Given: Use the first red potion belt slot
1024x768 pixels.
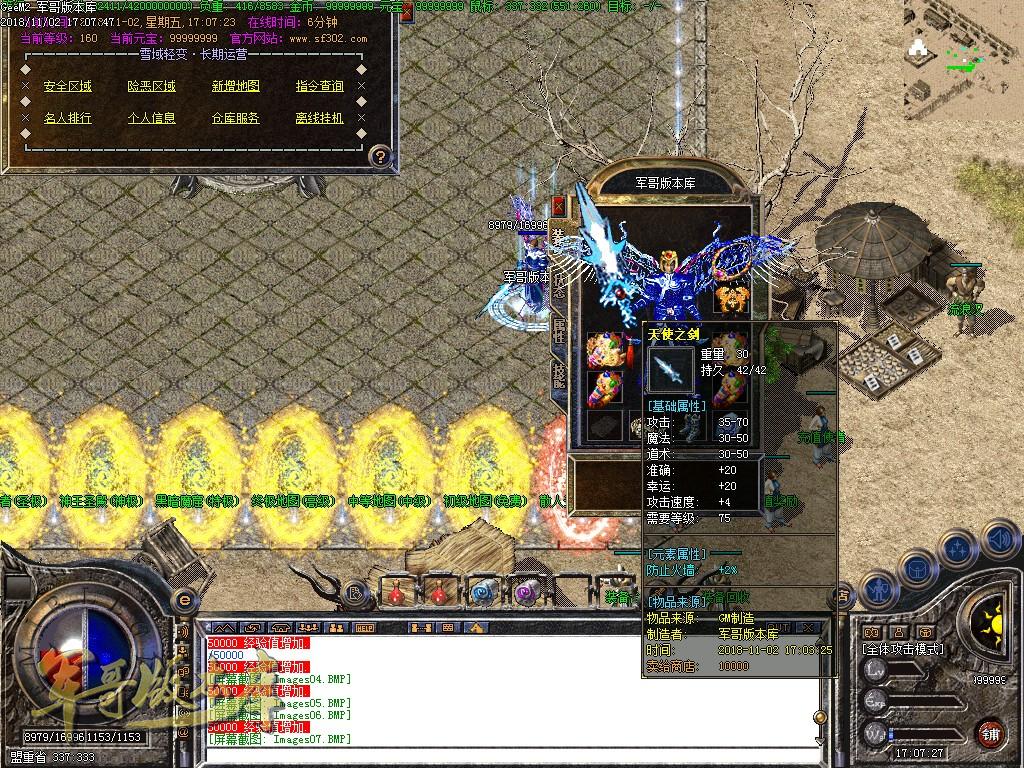Looking at the screenshot, I should [x=397, y=591].
